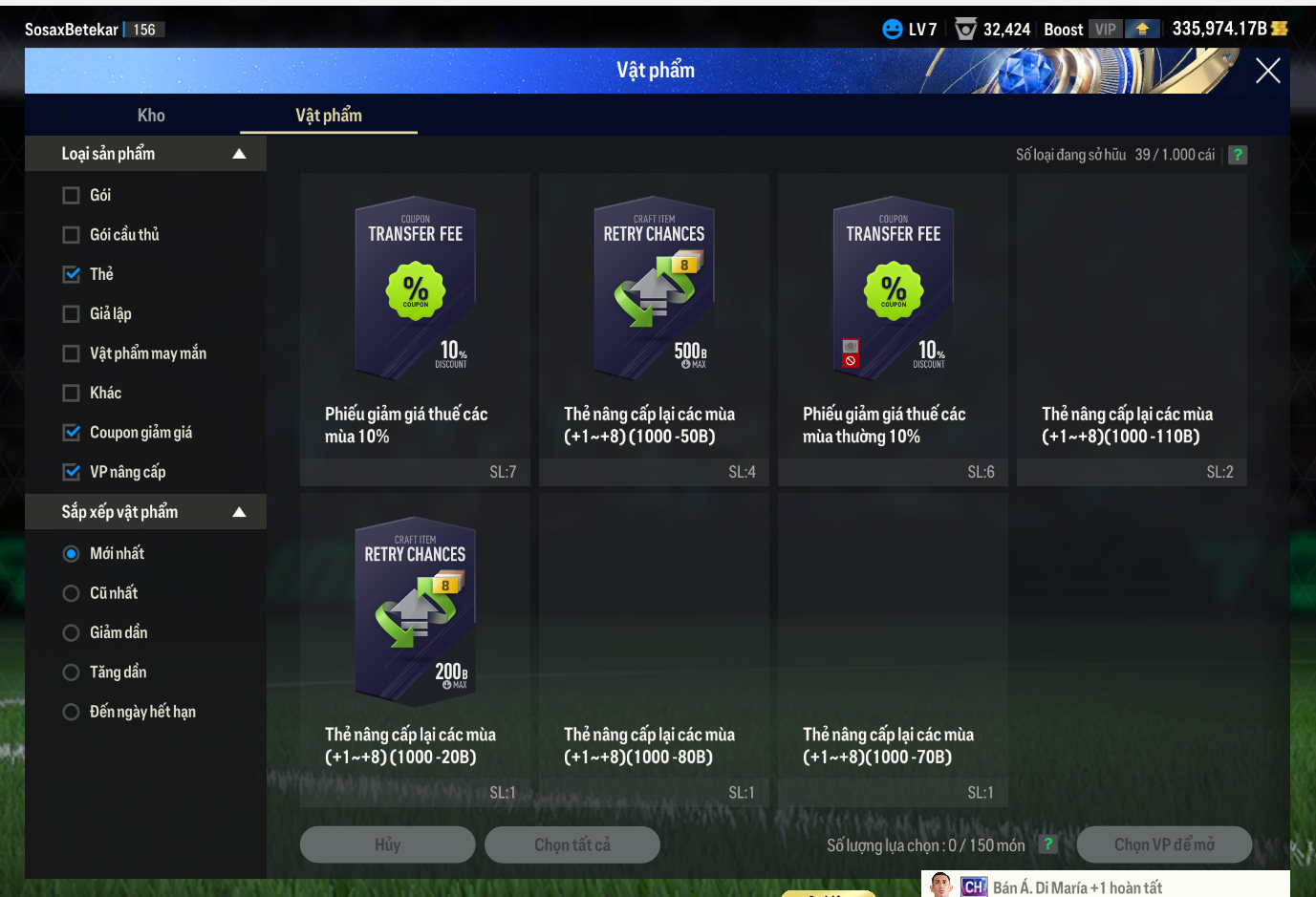
Task: Click the Chọn tất cả button
Action: pos(572,844)
